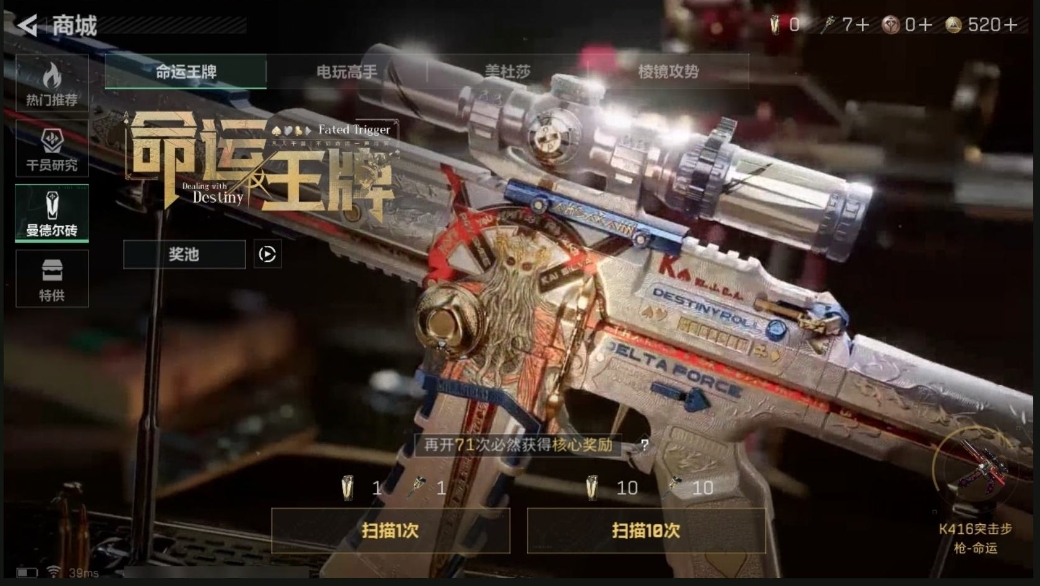Go back using the top-left arrow

(x=28, y=25)
